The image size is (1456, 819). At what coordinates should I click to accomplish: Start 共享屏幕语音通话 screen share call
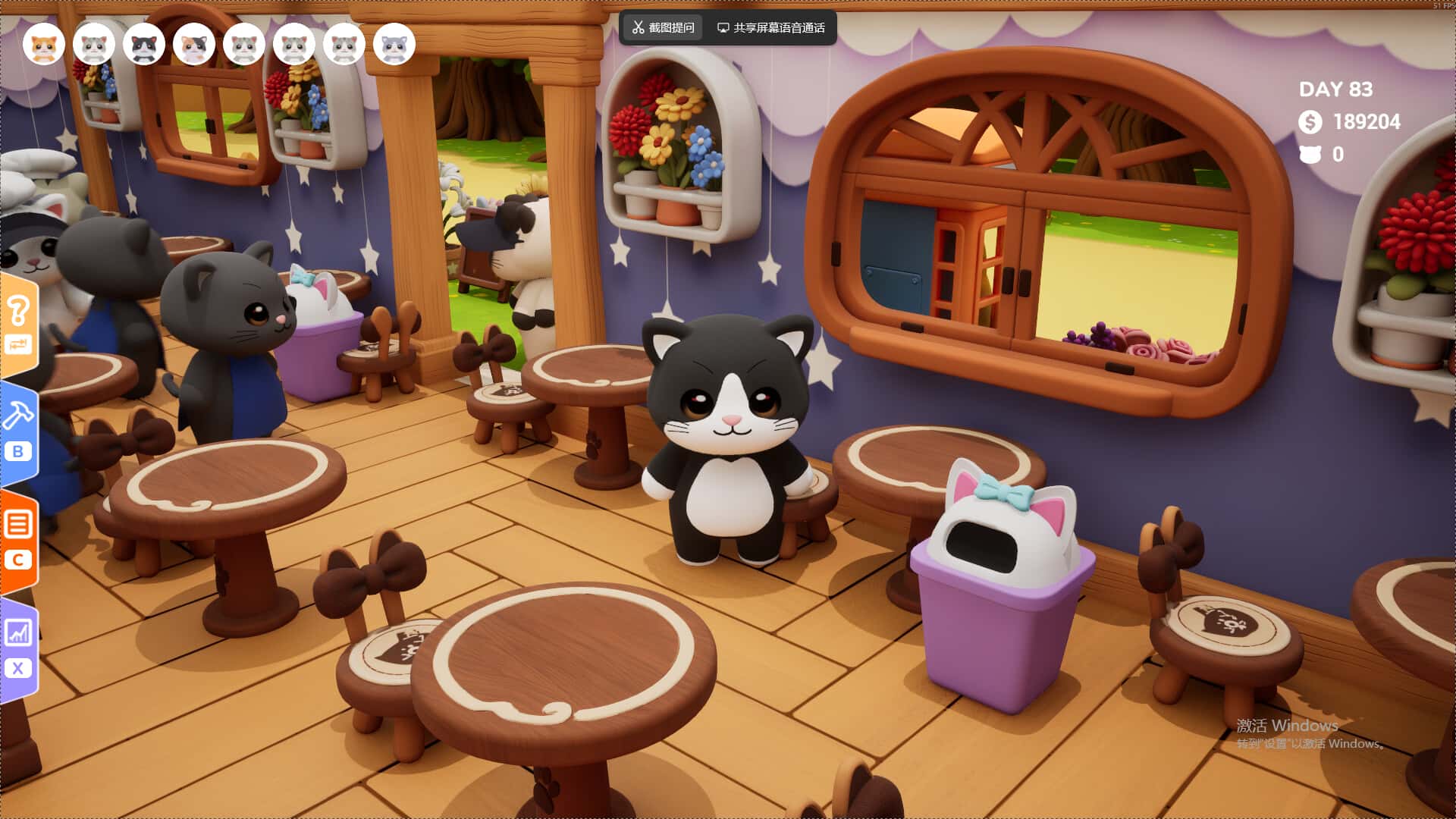pyautogui.click(x=771, y=28)
